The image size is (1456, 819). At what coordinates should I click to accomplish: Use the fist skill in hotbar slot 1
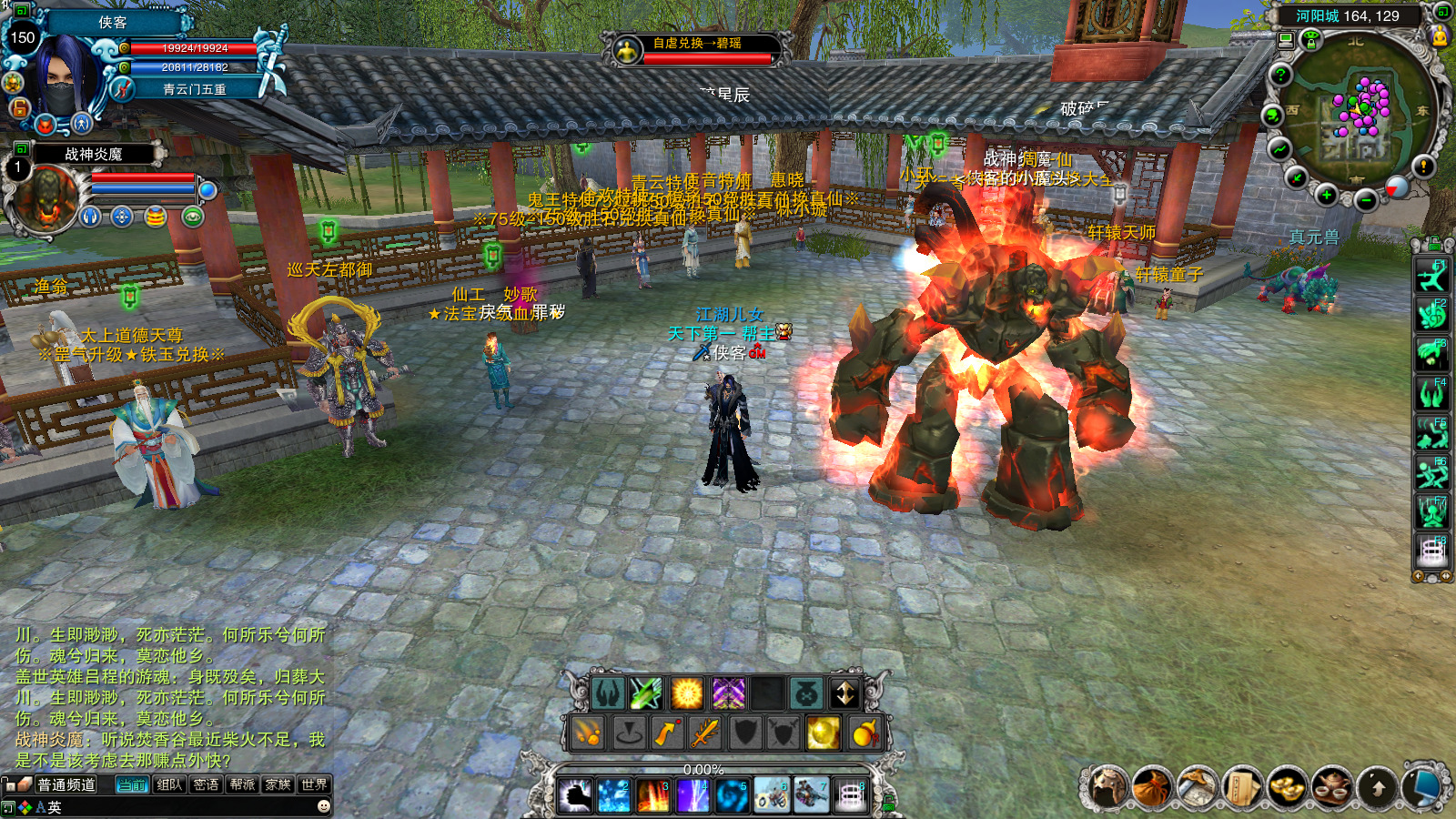(x=575, y=796)
